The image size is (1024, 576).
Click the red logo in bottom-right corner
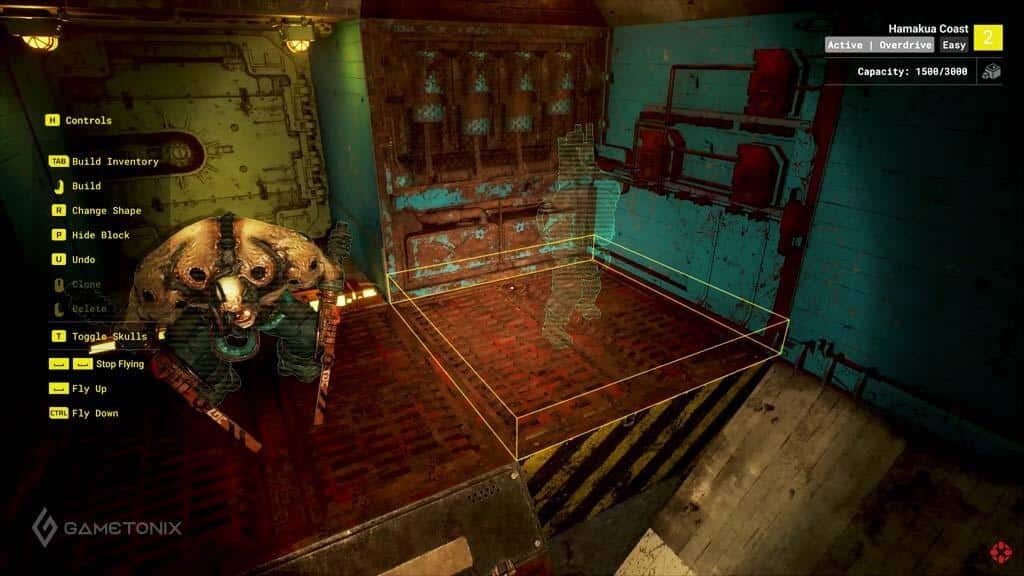pyautogui.click(x=999, y=551)
